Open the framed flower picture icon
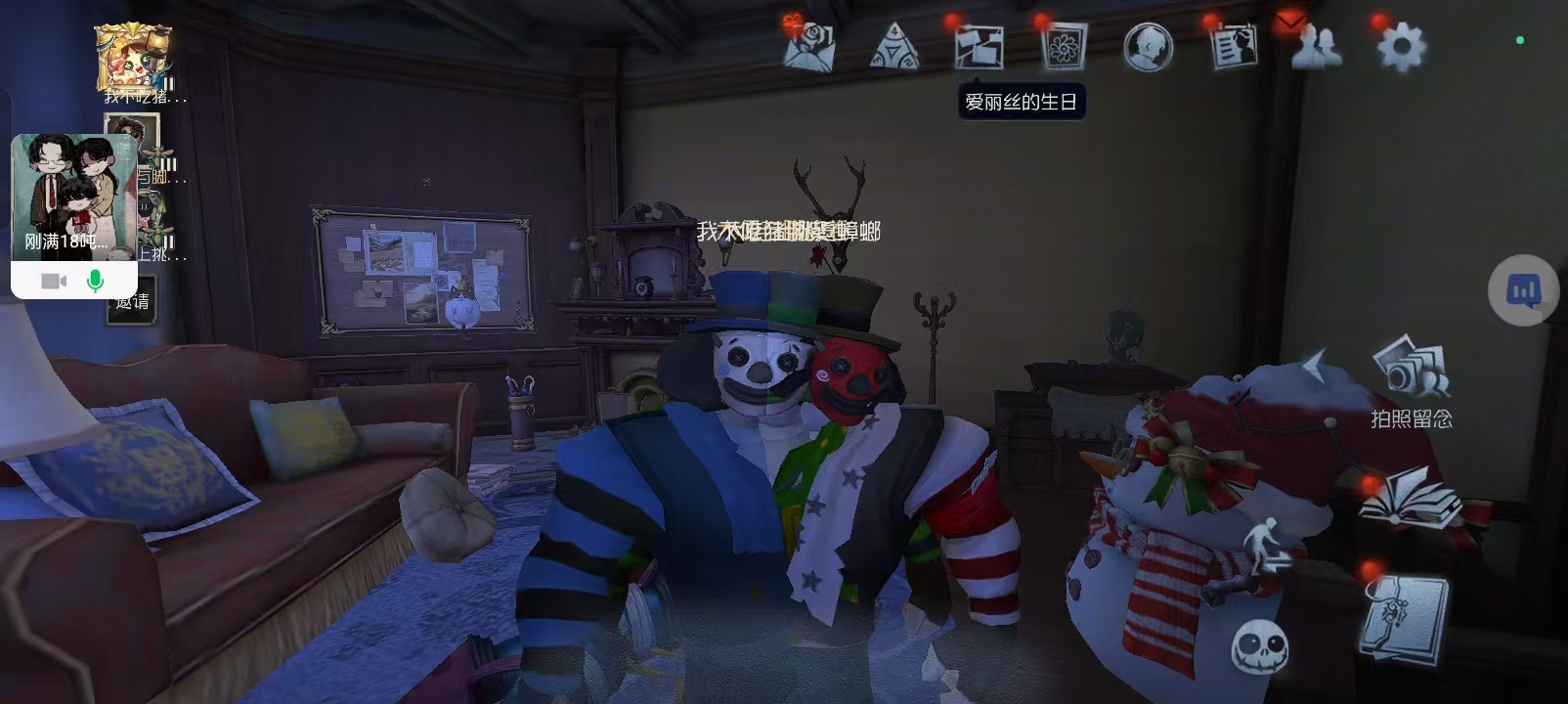This screenshot has width=1568, height=704. (1064, 46)
